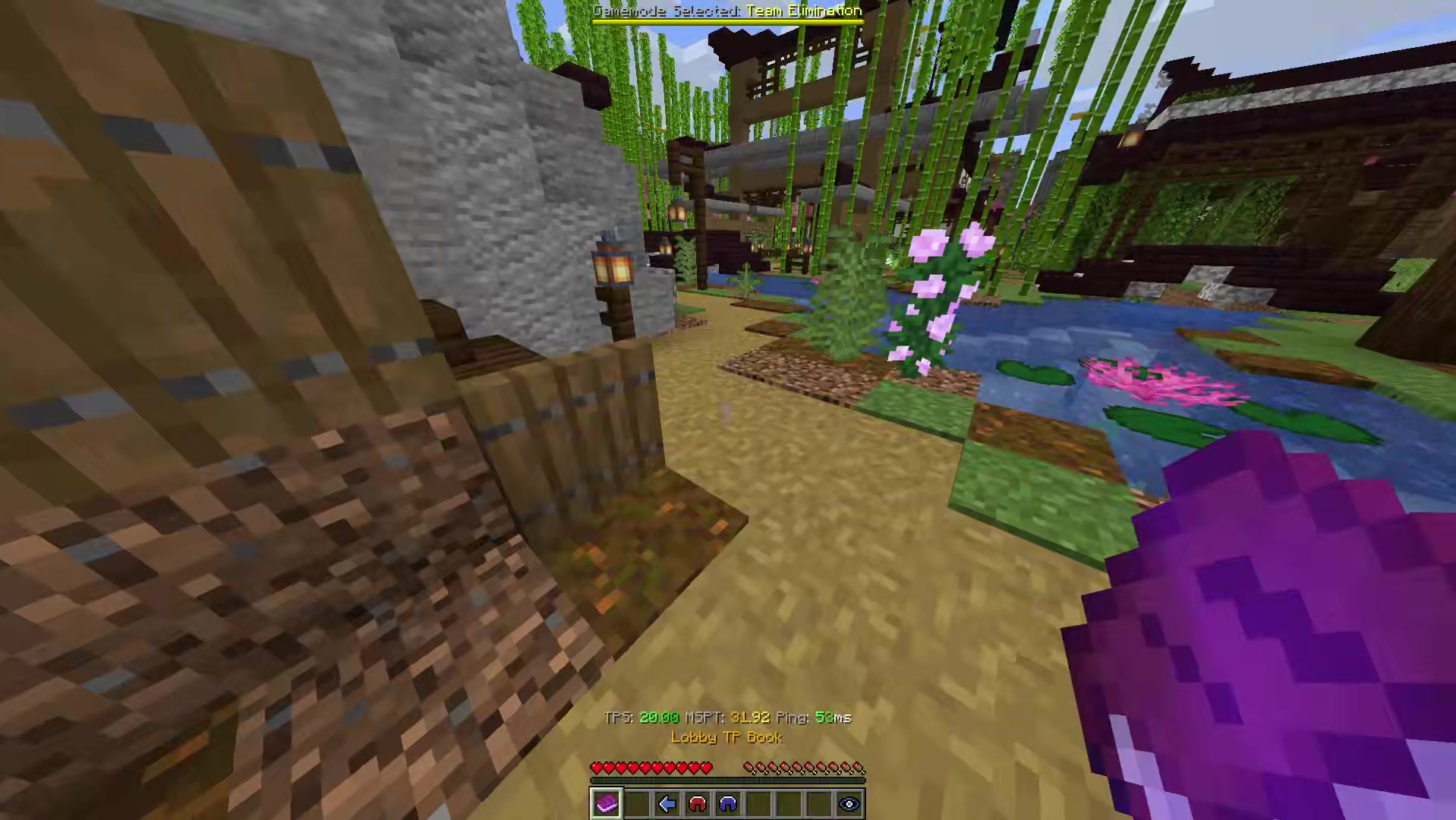Select the Lobby TP Book in the first hotbar slot
The image size is (1456, 820).
[606, 804]
